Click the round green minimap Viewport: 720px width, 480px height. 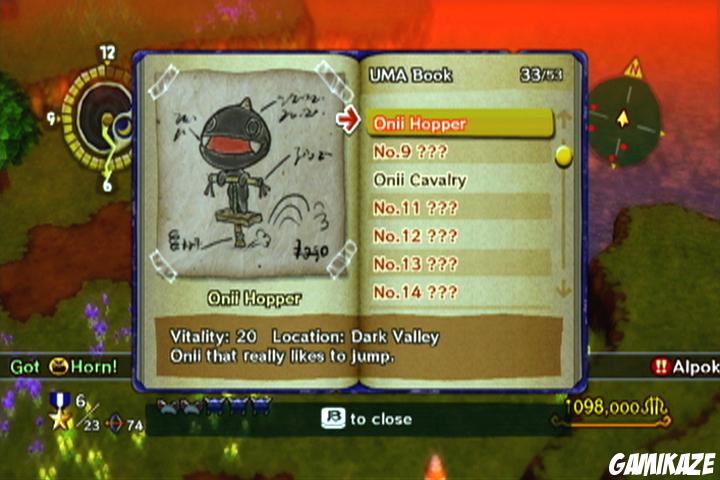tap(626, 122)
